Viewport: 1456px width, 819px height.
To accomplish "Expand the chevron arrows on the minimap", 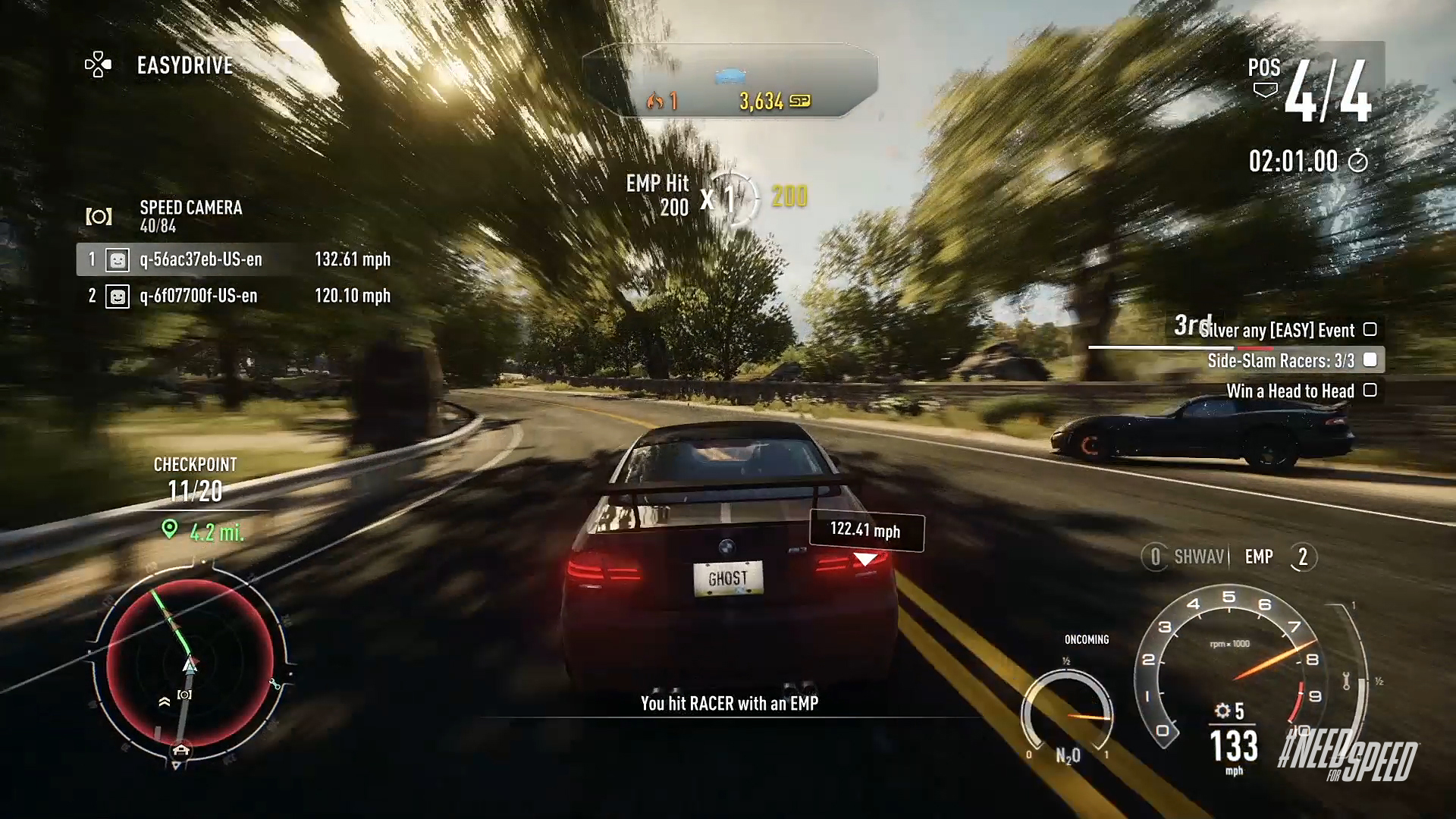I will tap(163, 701).
